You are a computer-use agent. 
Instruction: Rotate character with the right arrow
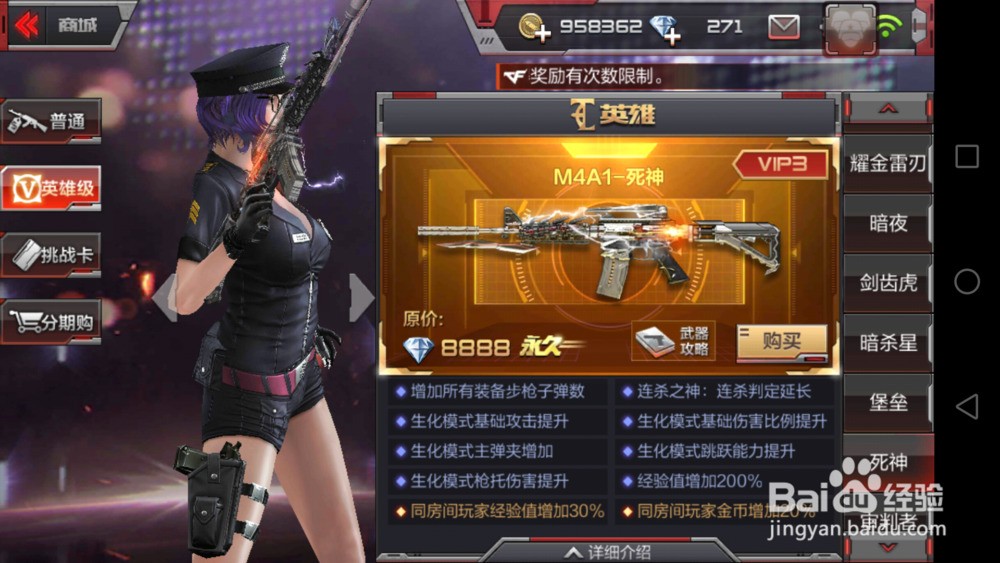pyautogui.click(x=361, y=298)
